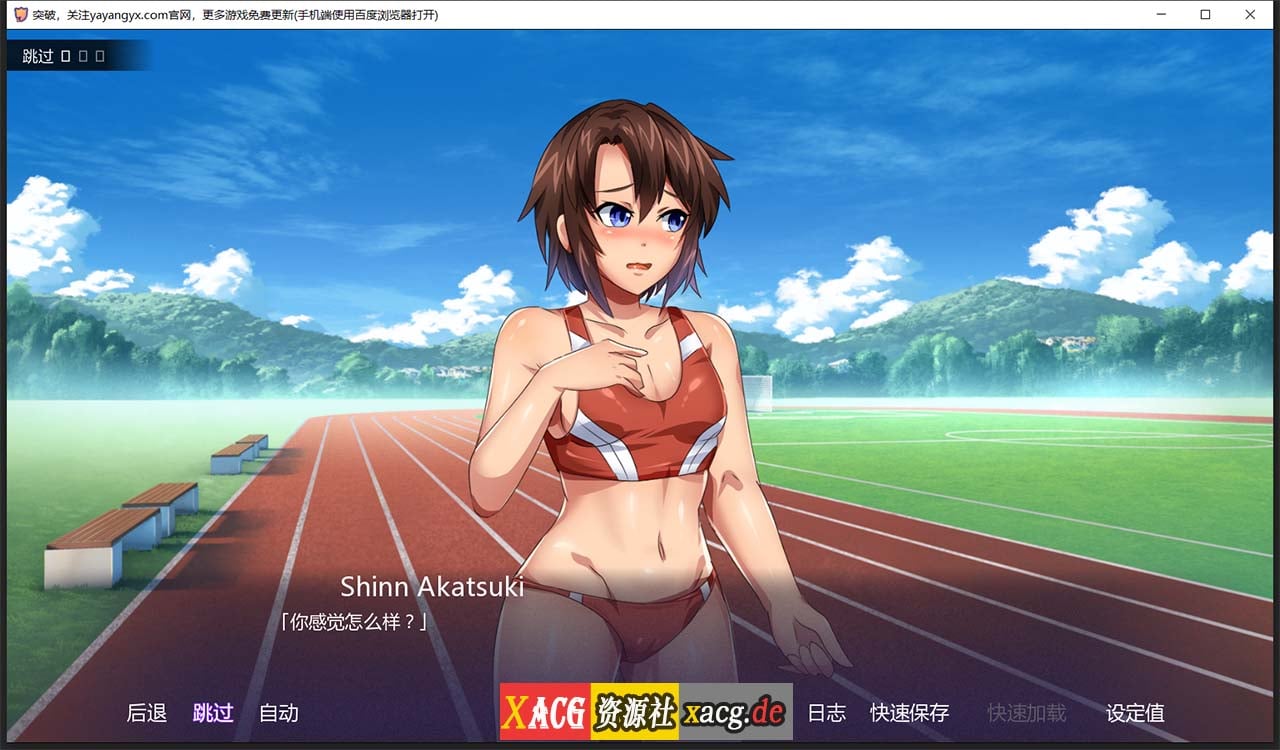This screenshot has width=1280, height=750.
Task: Minimize the game window
Action: (x=1161, y=14)
